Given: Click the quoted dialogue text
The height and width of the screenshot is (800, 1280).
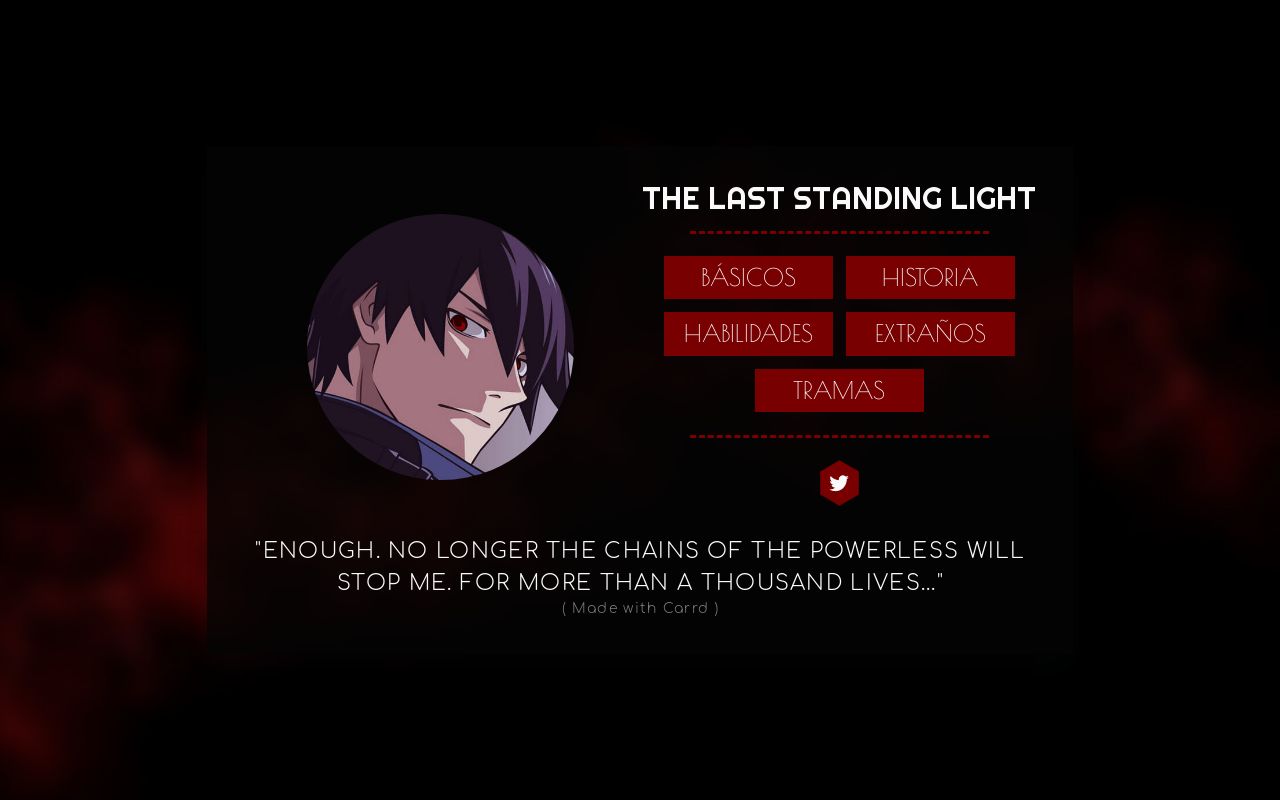Looking at the screenshot, I should pyautogui.click(x=640, y=565).
